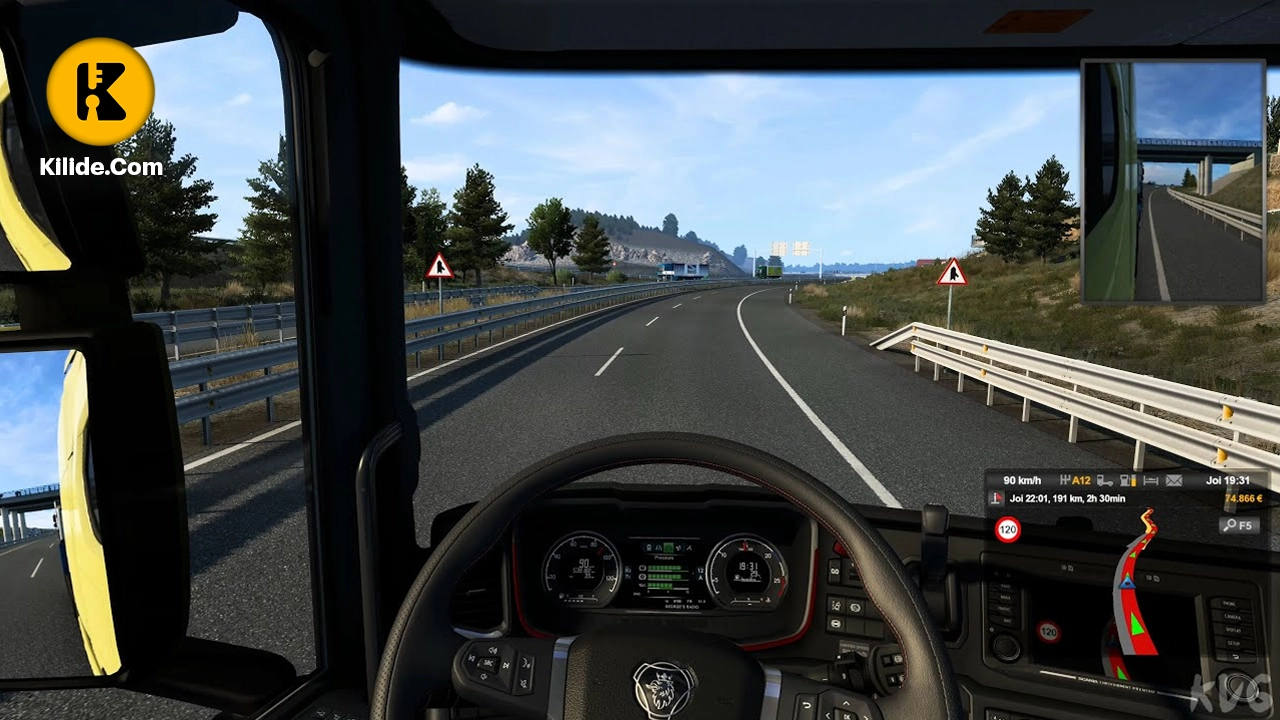Click the job destination marker icon
The height and width of the screenshot is (720, 1280).
coord(996,498)
